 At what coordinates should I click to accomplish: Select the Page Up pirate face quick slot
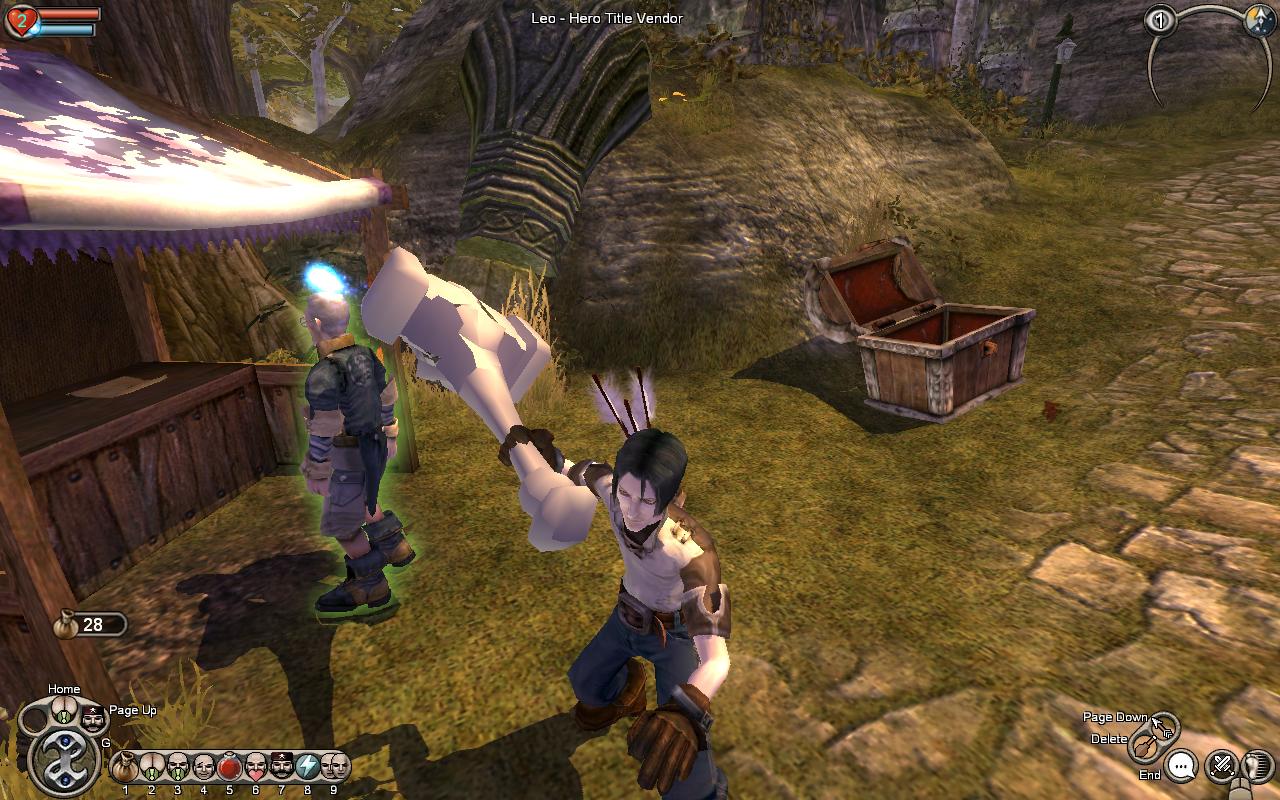tap(93, 718)
